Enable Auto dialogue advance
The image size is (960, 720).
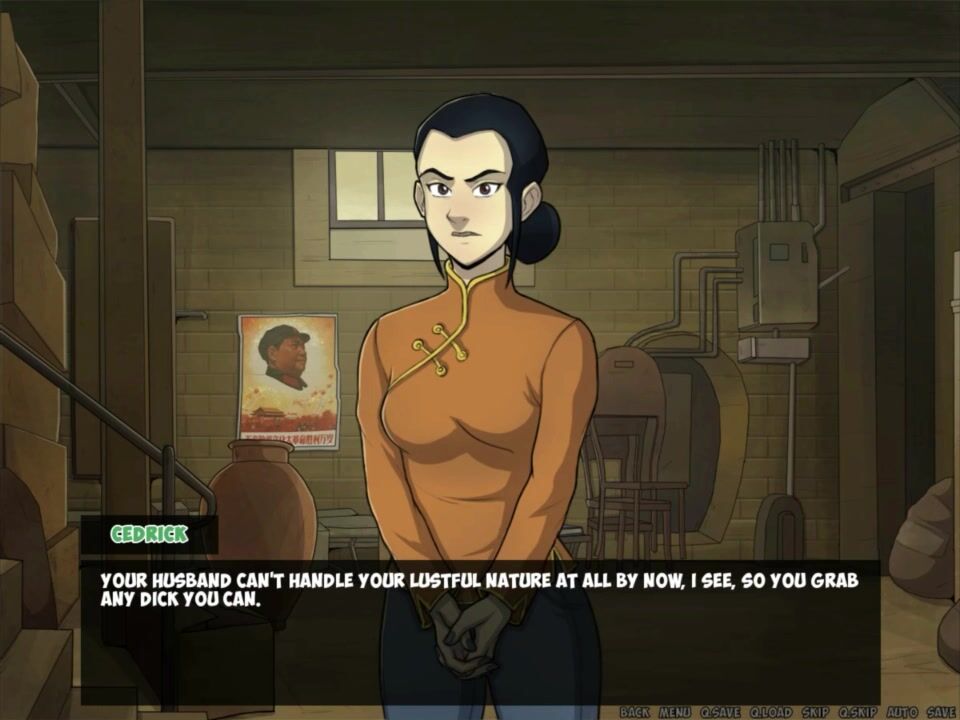pos(902,712)
